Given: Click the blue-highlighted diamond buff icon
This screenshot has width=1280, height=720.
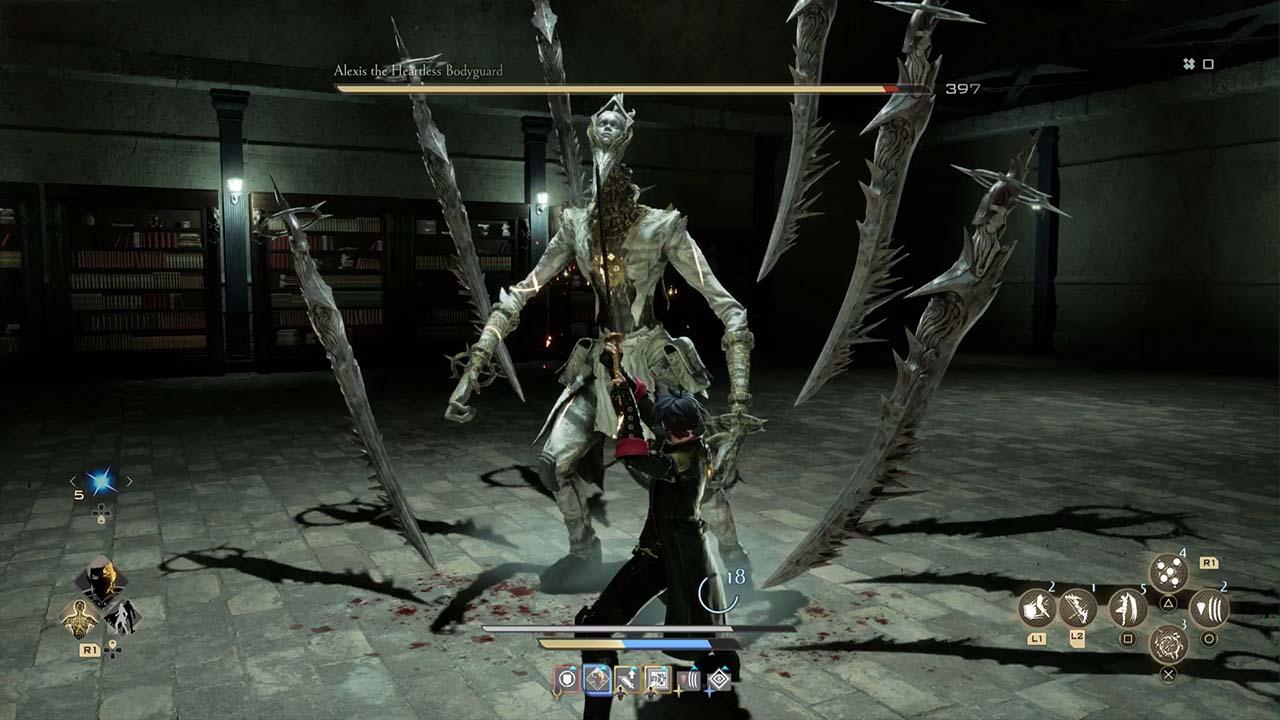Looking at the screenshot, I should pos(597,680).
